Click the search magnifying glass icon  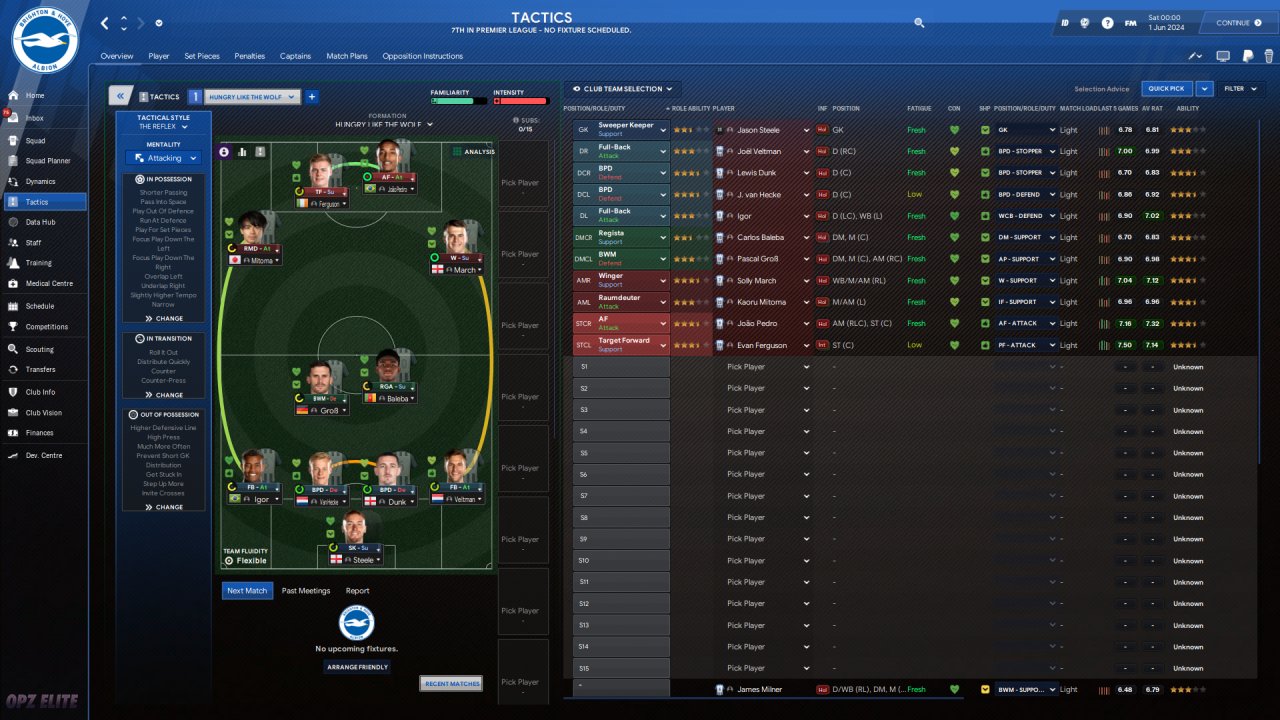pyautogui.click(x=919, y=22)
